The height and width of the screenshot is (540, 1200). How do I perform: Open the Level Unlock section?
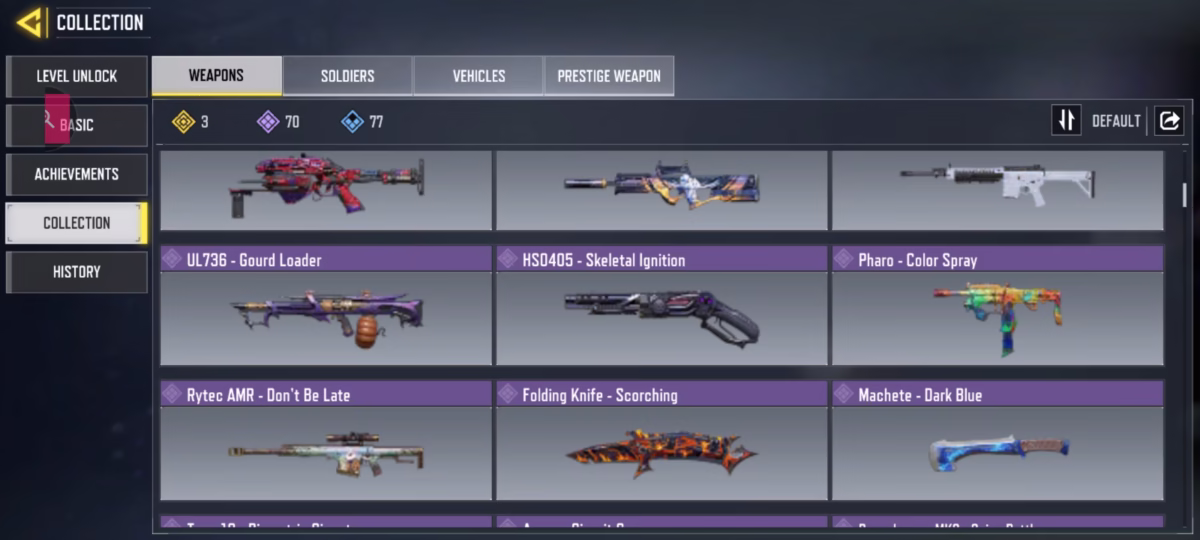tap(77, 76)
